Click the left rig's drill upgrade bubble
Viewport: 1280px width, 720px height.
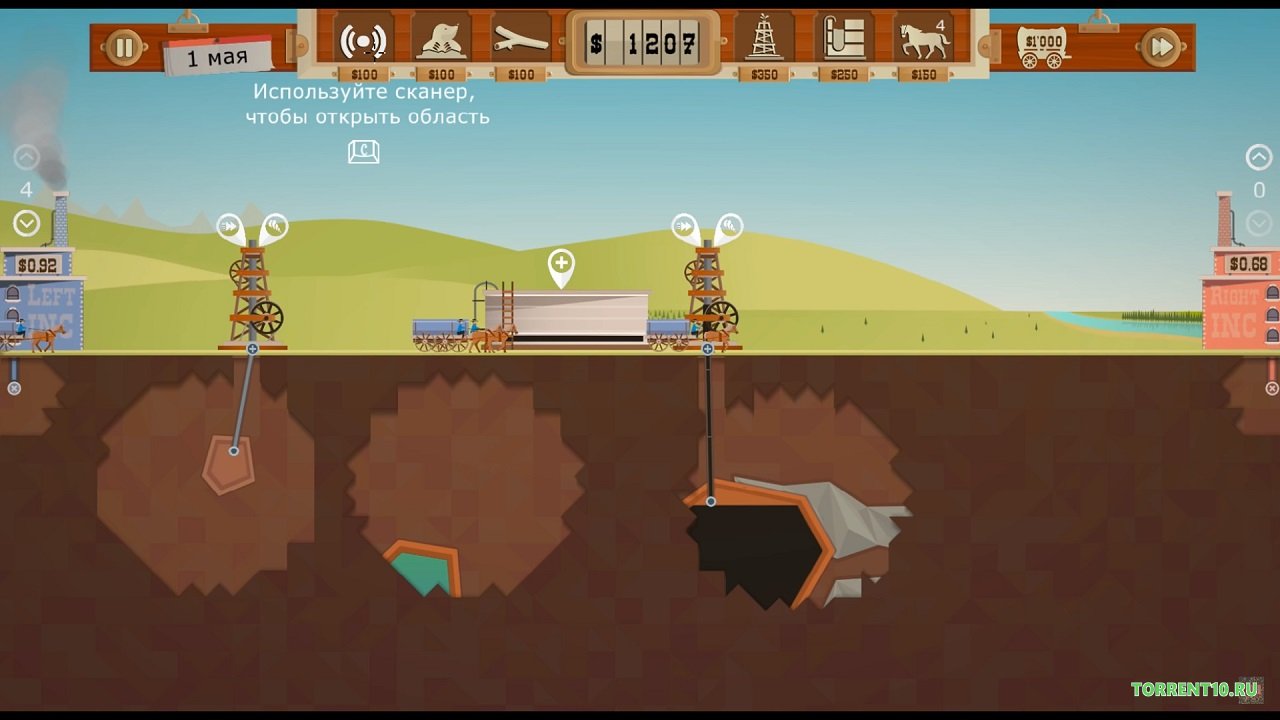click(x=274, y=226)
